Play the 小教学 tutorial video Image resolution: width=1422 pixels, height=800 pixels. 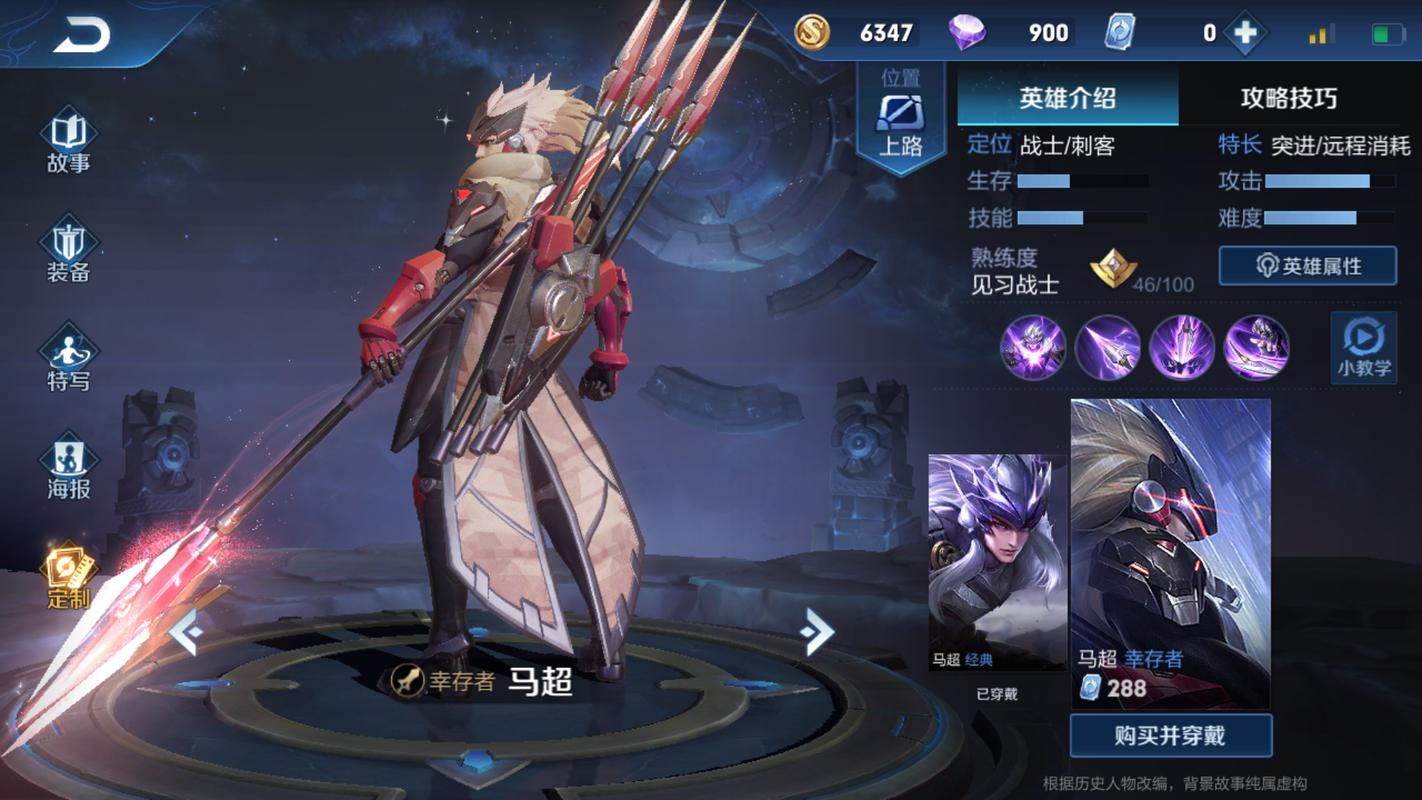click(x=1364, y=346)
